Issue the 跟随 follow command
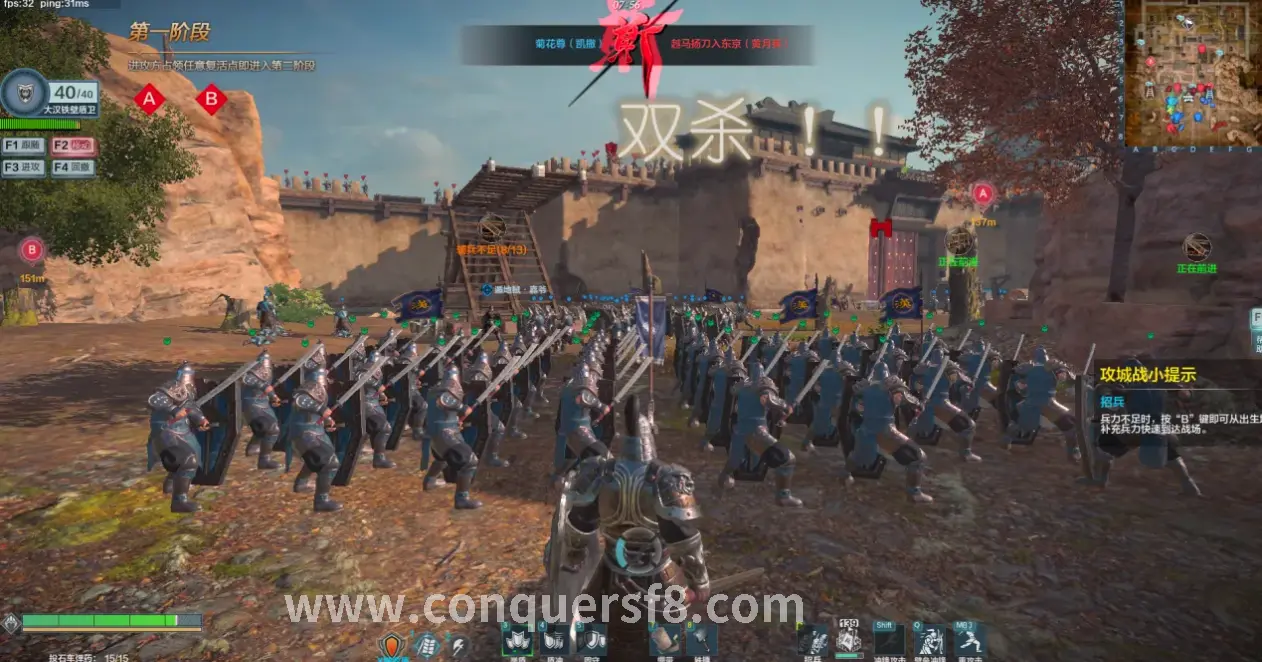The image size is (1262, 662). click(x=23, y=145)
